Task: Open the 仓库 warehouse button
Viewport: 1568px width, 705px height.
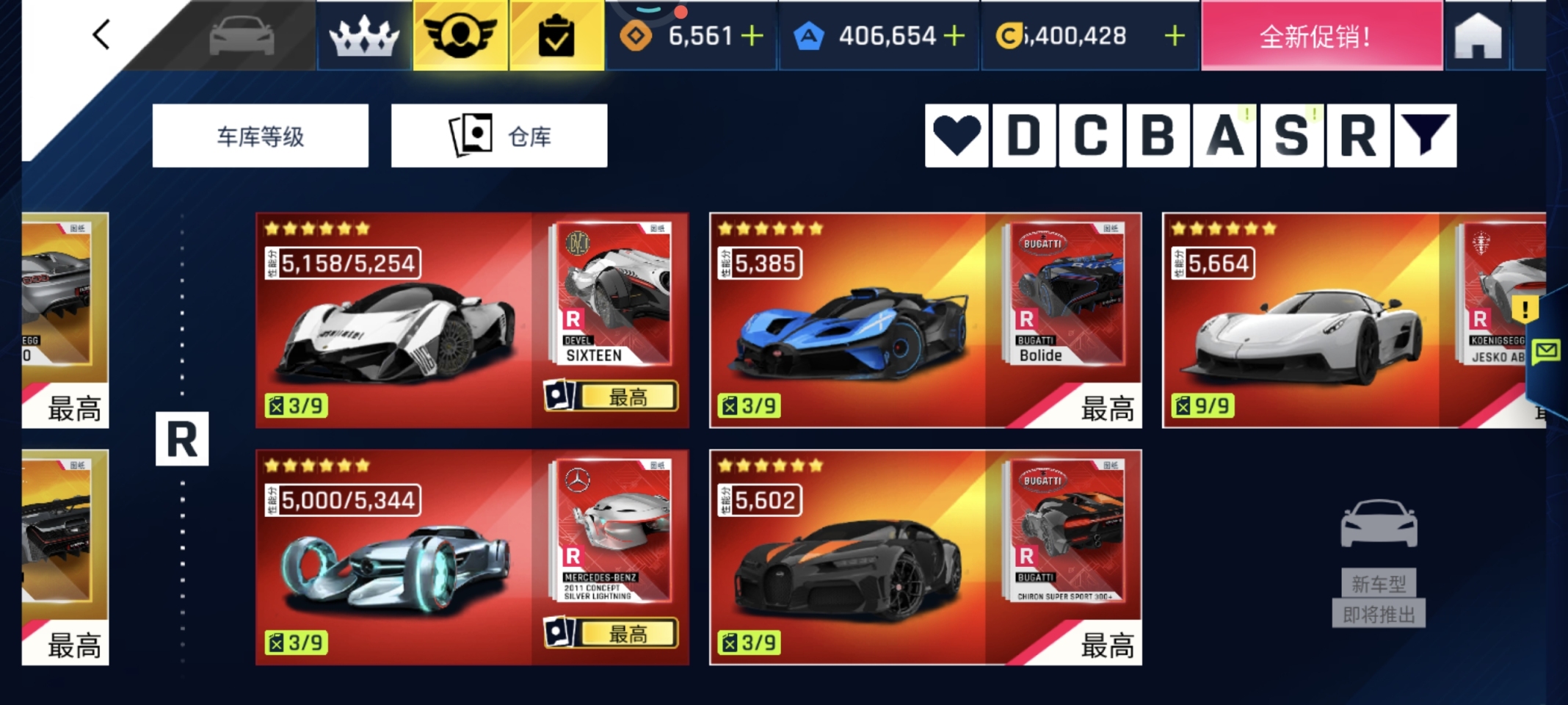Action: click(x=499, y=136)
